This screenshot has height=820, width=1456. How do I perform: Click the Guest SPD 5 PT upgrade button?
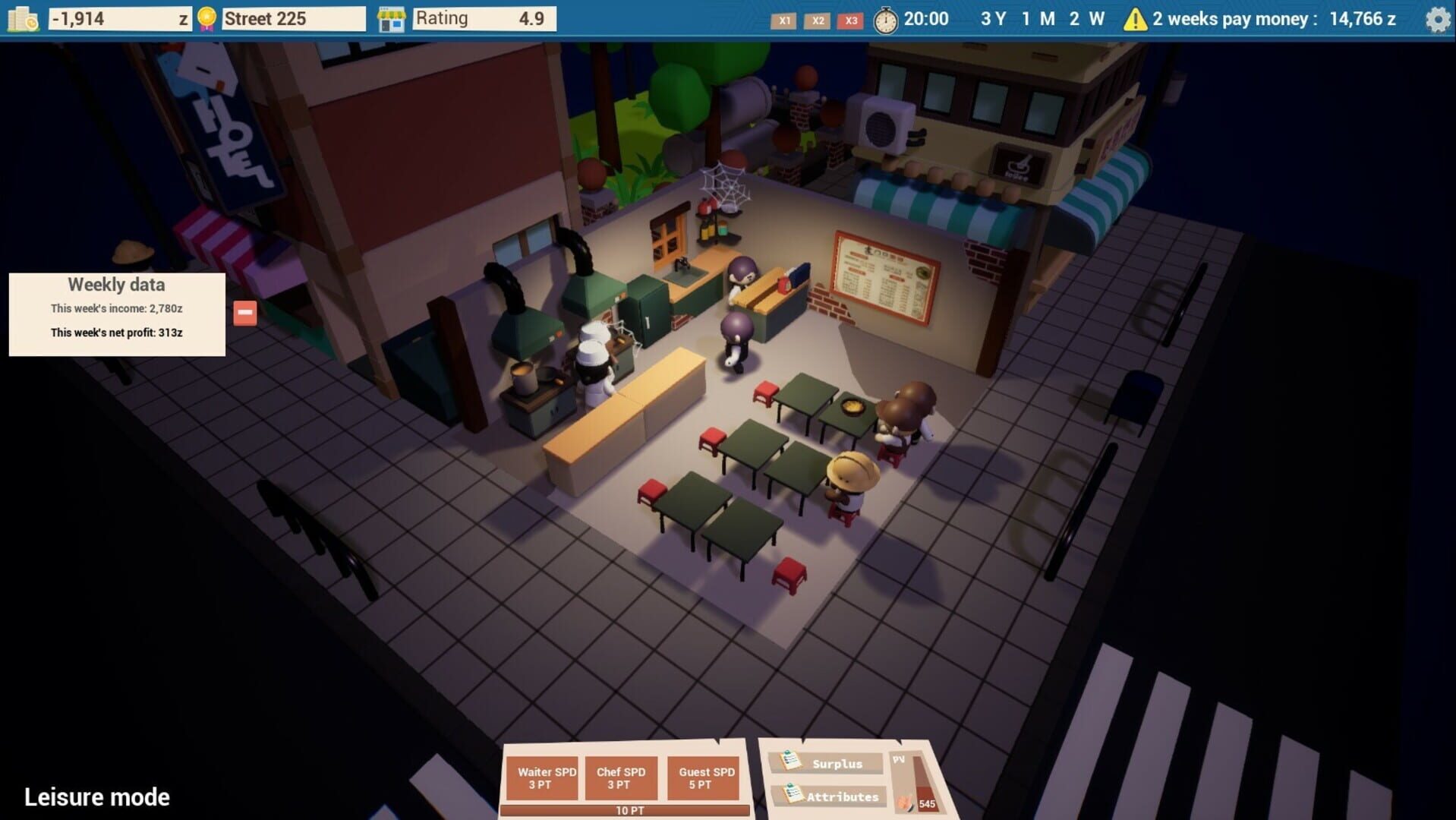(x=703, y=777)
